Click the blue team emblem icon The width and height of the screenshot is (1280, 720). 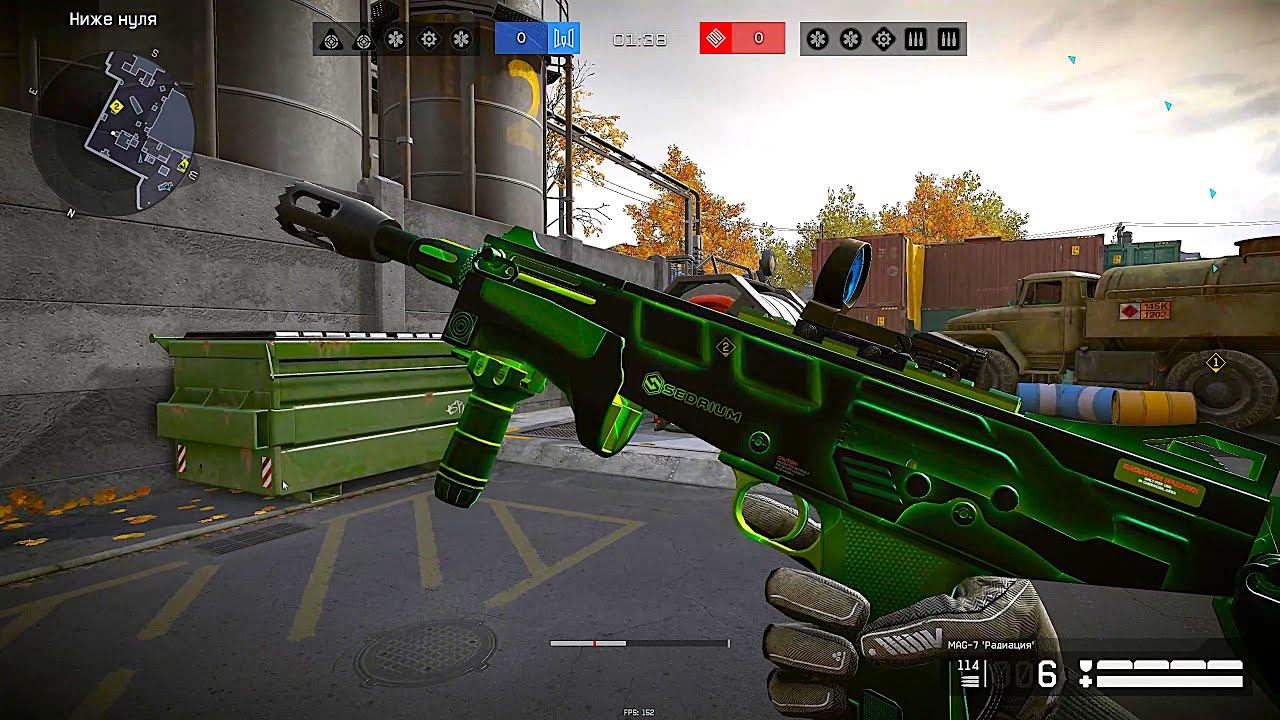point(562,39)
